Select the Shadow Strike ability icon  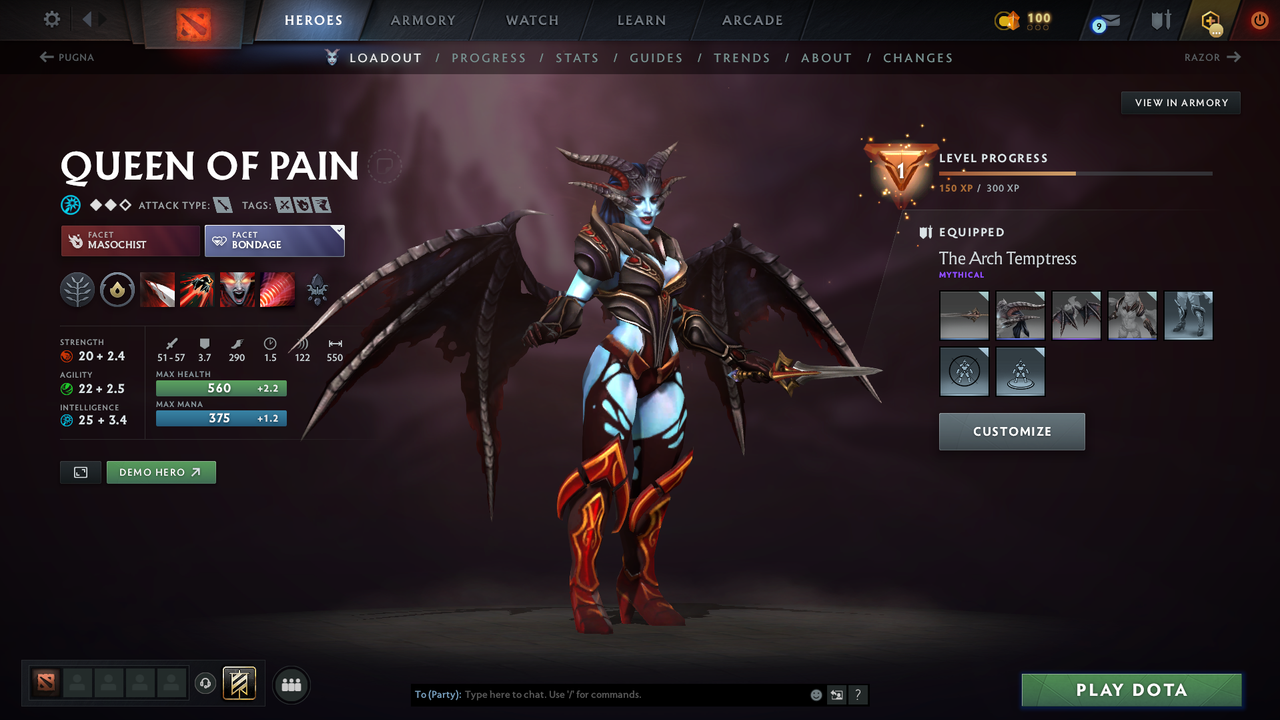coord(157,290)
